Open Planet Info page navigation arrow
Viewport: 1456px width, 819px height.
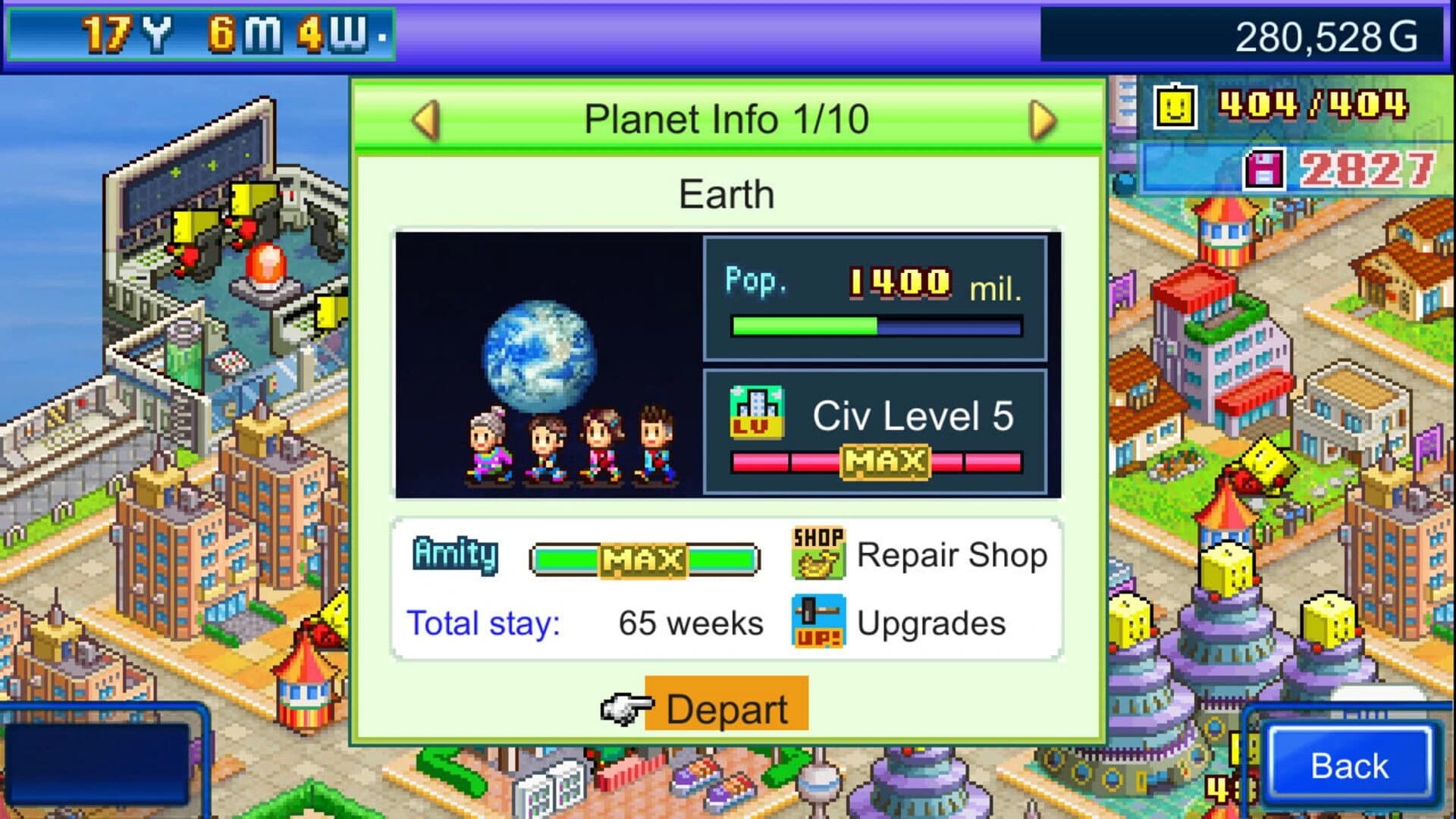[x=1042, y=119]
